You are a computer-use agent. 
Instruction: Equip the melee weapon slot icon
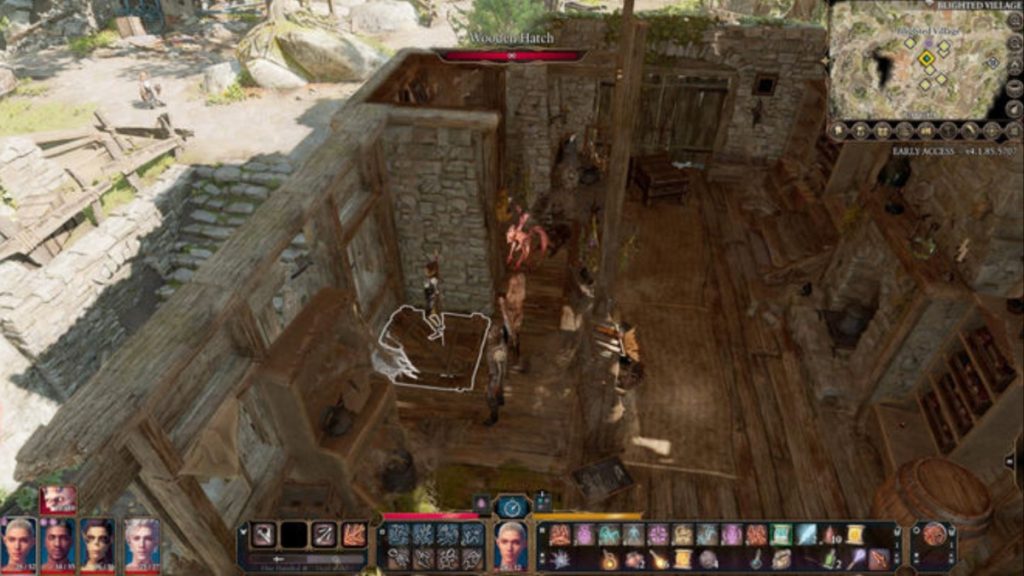264,535
